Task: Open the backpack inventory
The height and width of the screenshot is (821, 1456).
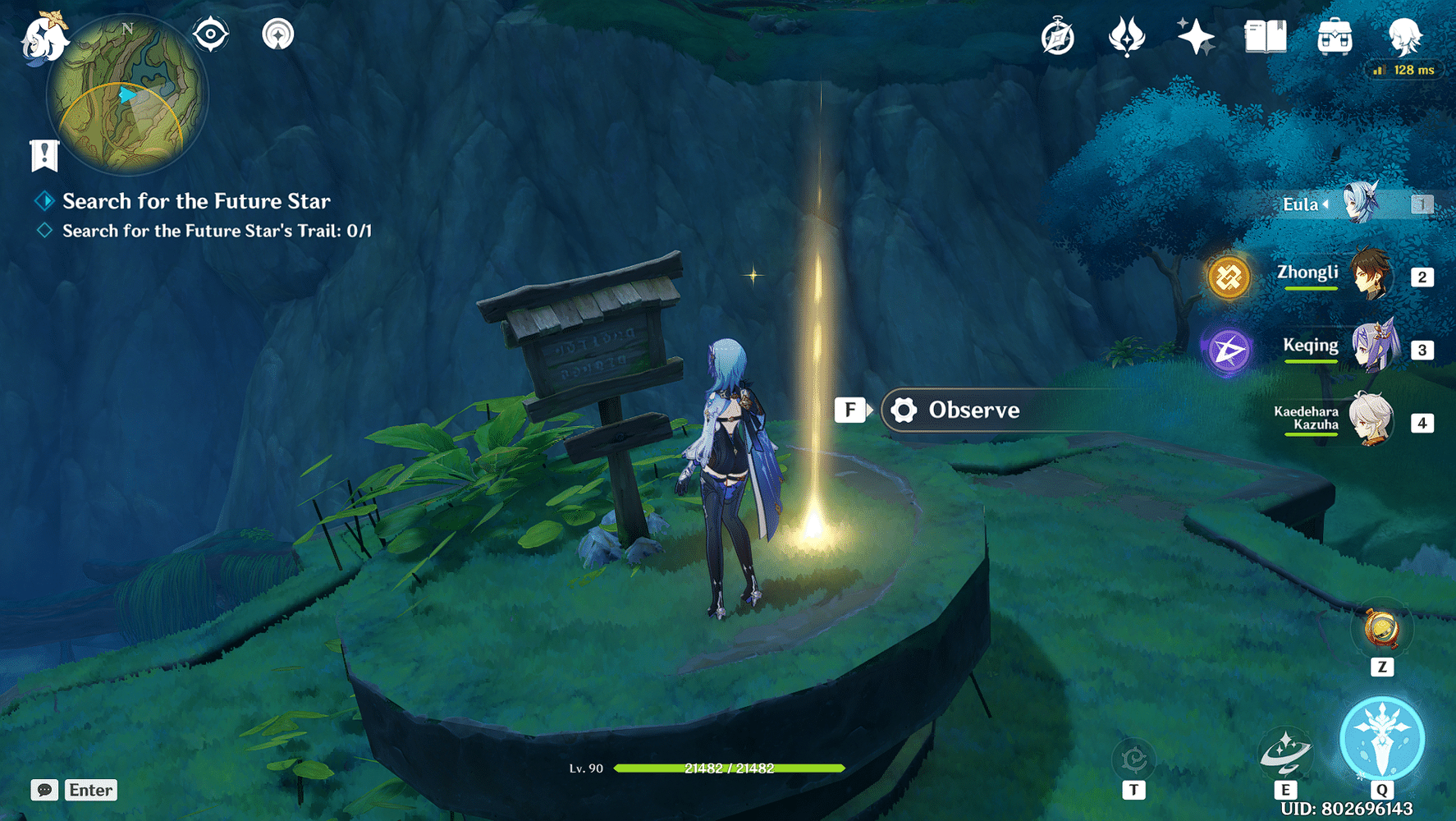Action: (1335, 37)
